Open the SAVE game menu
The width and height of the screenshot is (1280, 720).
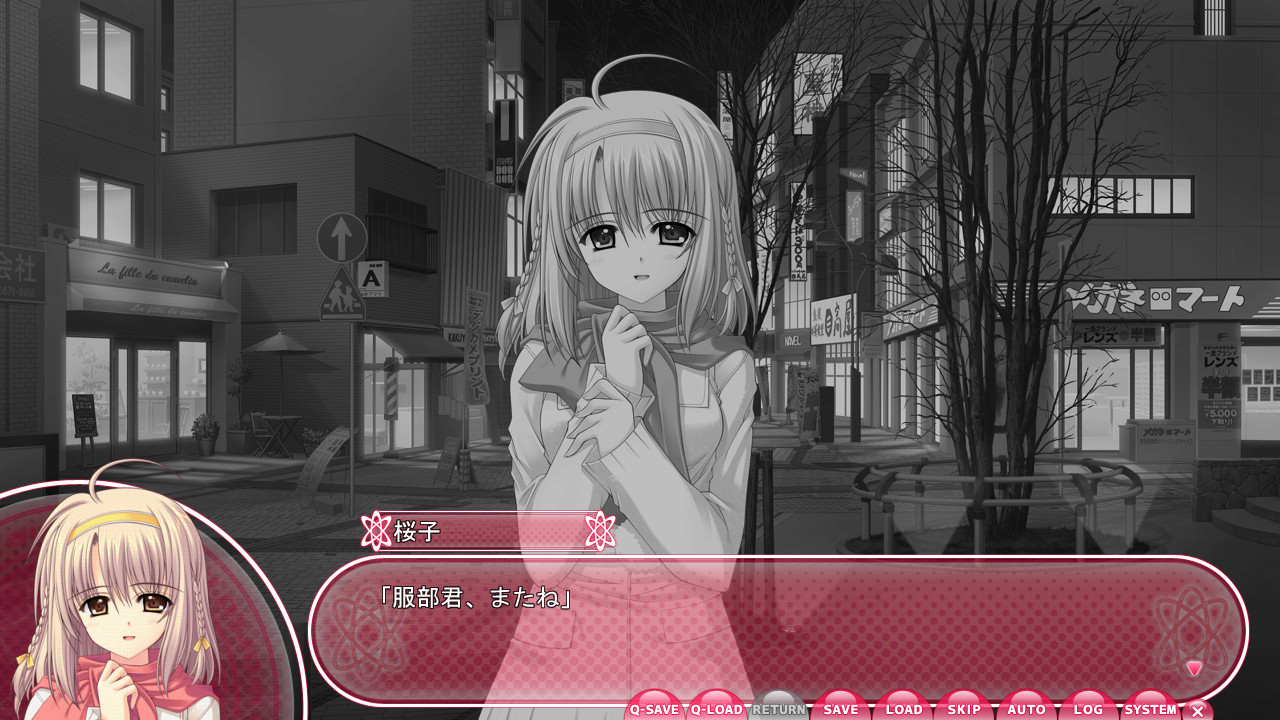(841, 708)
